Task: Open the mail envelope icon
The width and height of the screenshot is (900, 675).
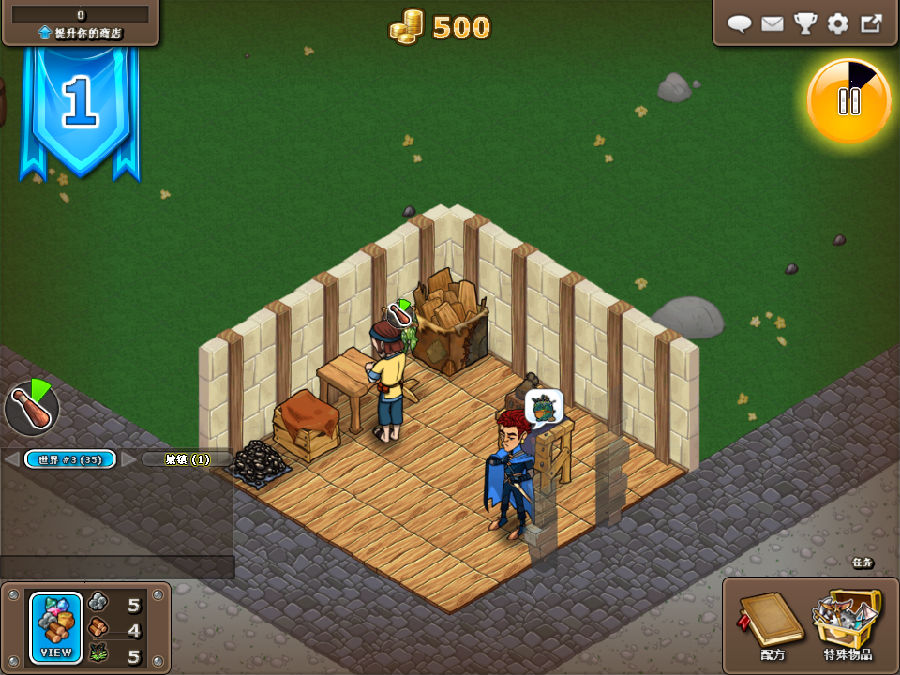Action: [x=772, y=24]
